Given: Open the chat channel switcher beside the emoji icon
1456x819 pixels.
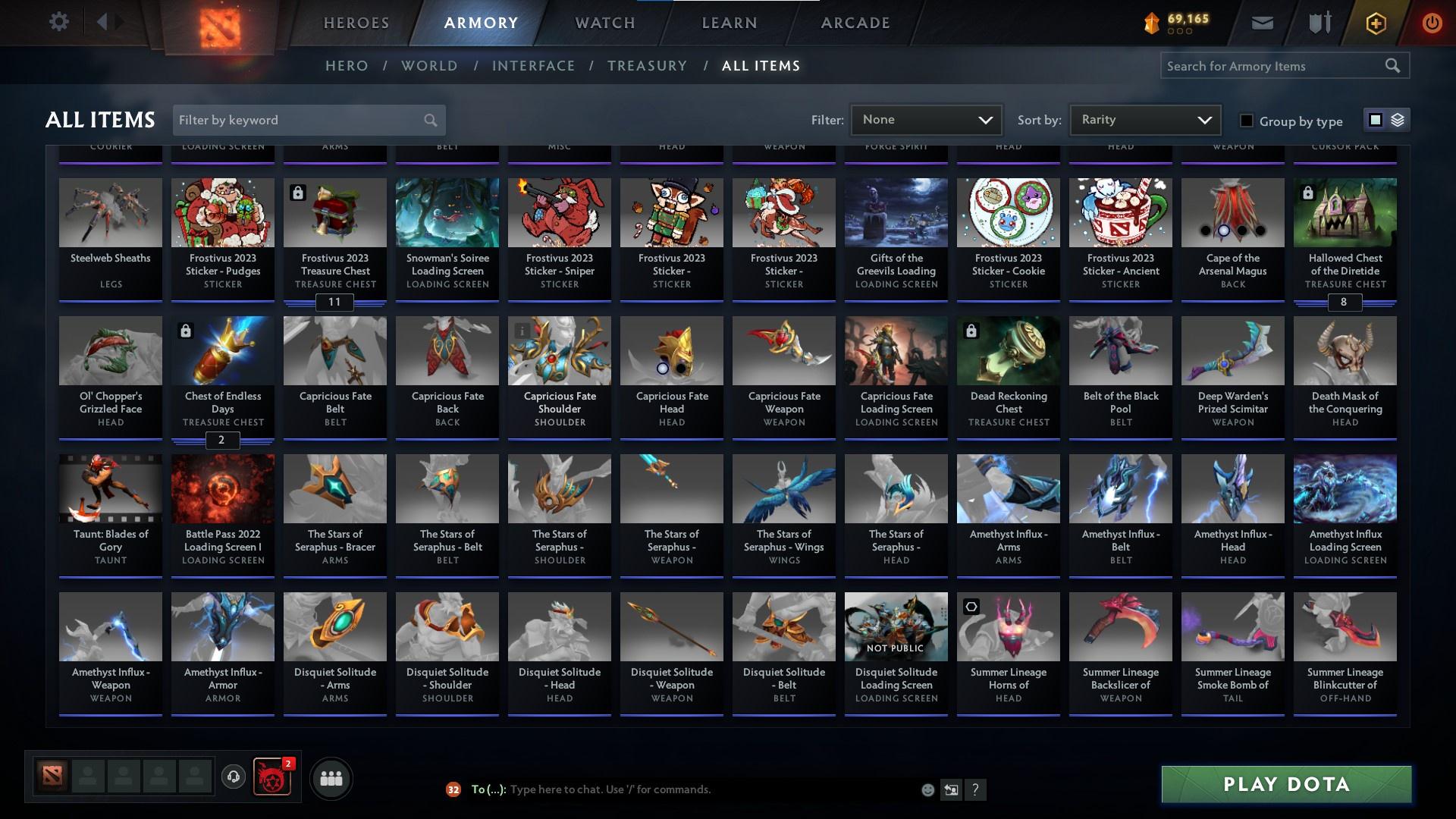Looking at the screenshot, I should 950,789.
